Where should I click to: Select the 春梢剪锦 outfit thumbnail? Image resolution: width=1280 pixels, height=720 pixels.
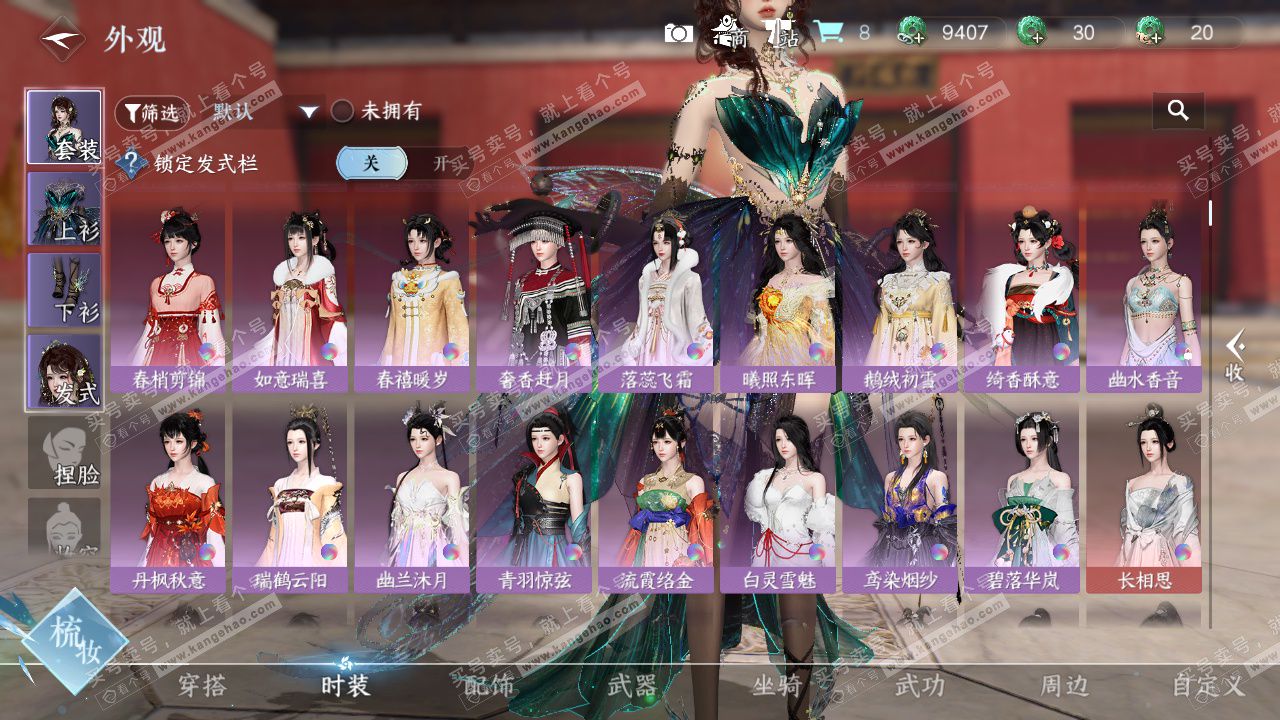168,297
